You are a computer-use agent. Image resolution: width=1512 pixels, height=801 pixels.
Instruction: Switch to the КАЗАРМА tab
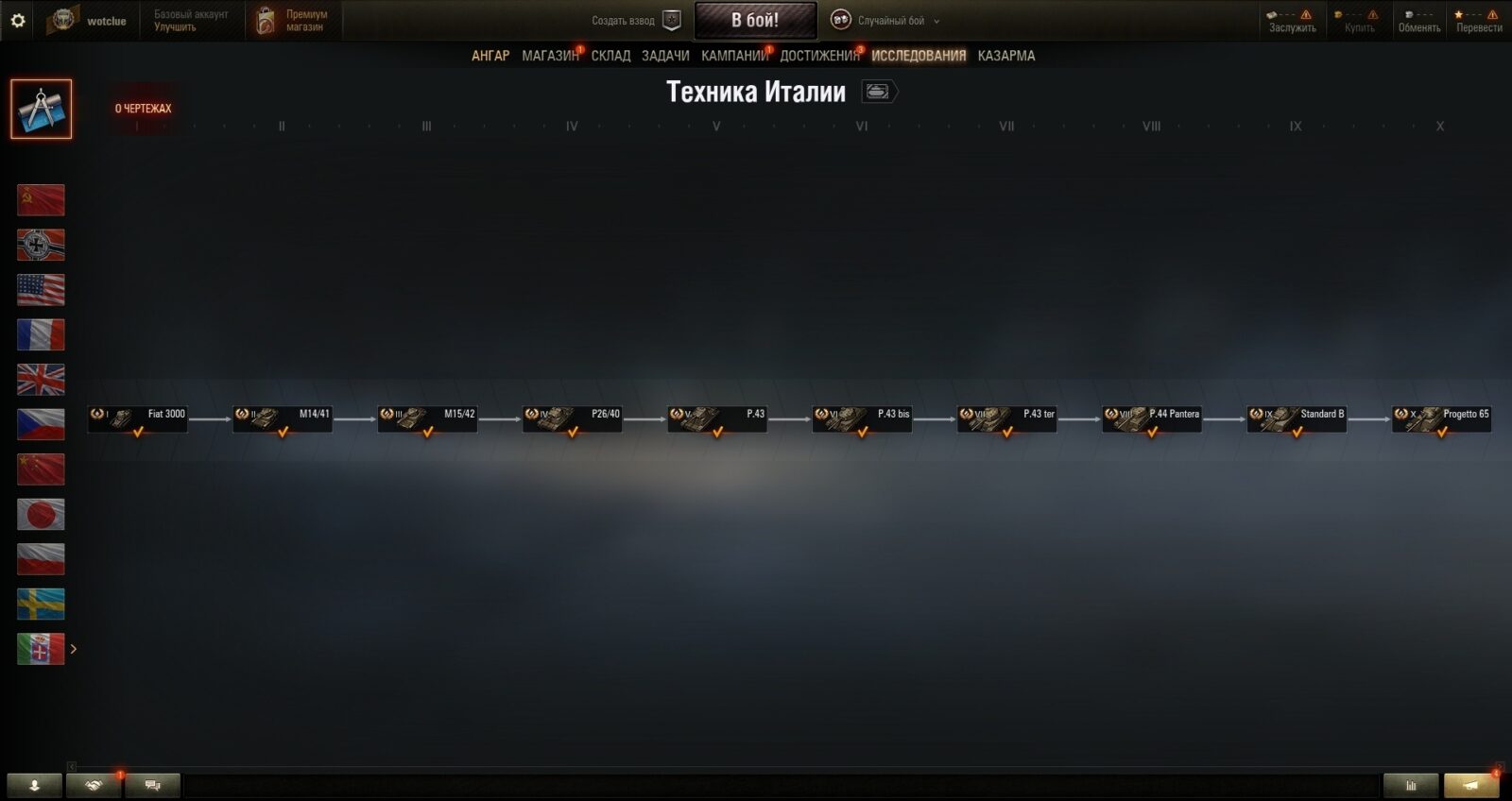point(1005,56)
